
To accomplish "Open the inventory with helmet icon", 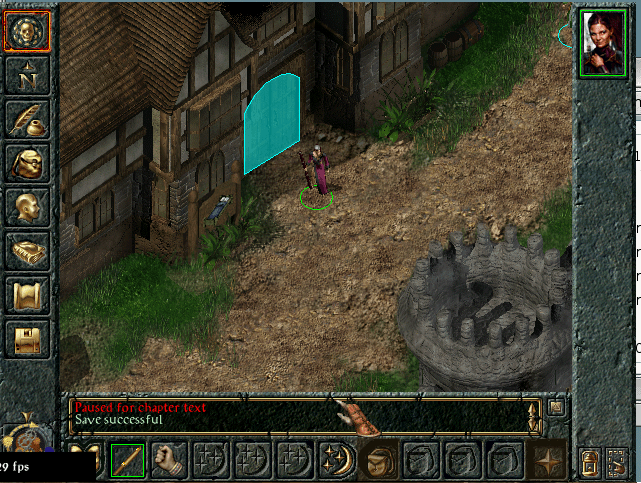I will point(27,162).
